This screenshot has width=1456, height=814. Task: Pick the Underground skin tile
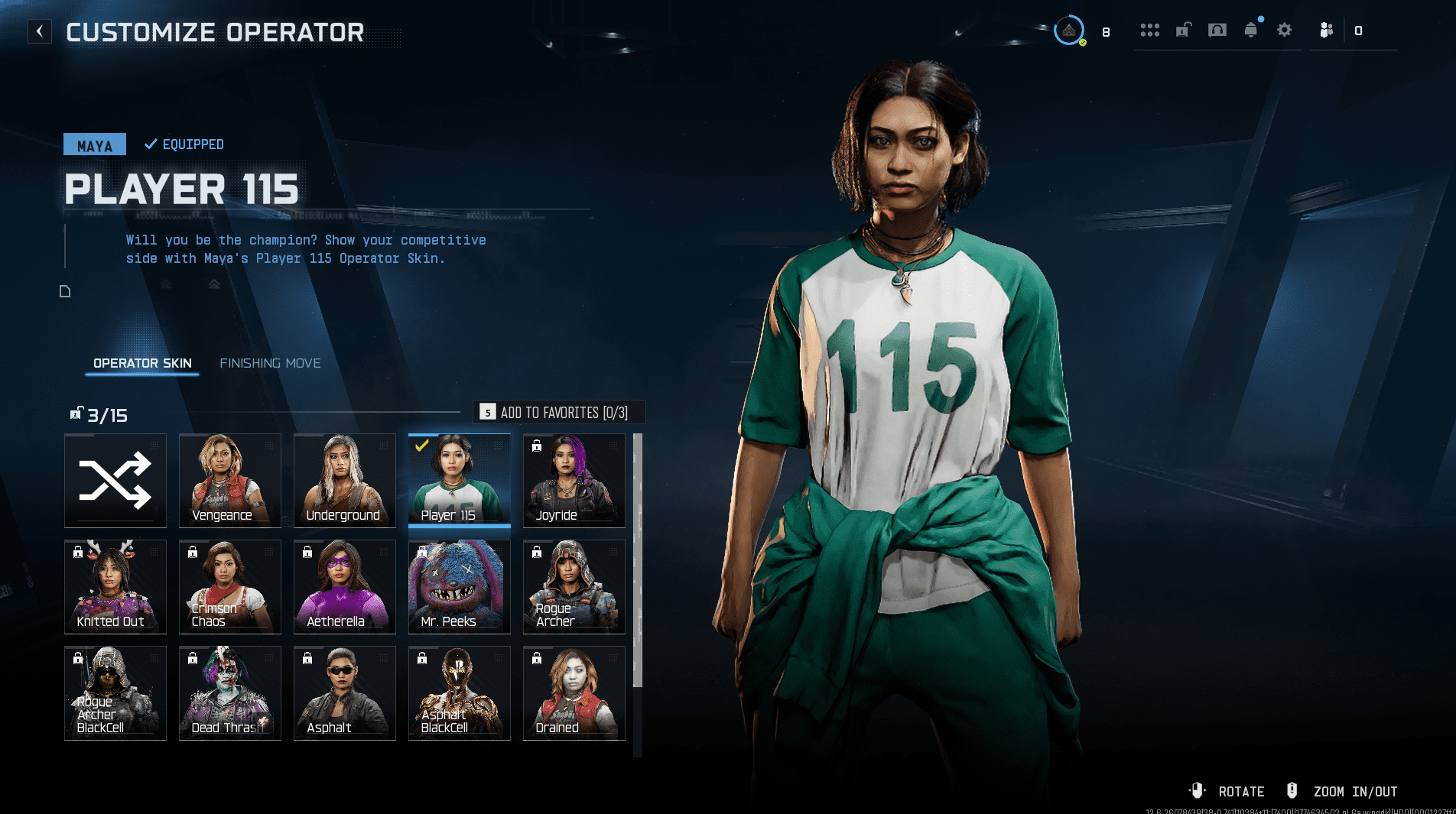pos(345,481)
